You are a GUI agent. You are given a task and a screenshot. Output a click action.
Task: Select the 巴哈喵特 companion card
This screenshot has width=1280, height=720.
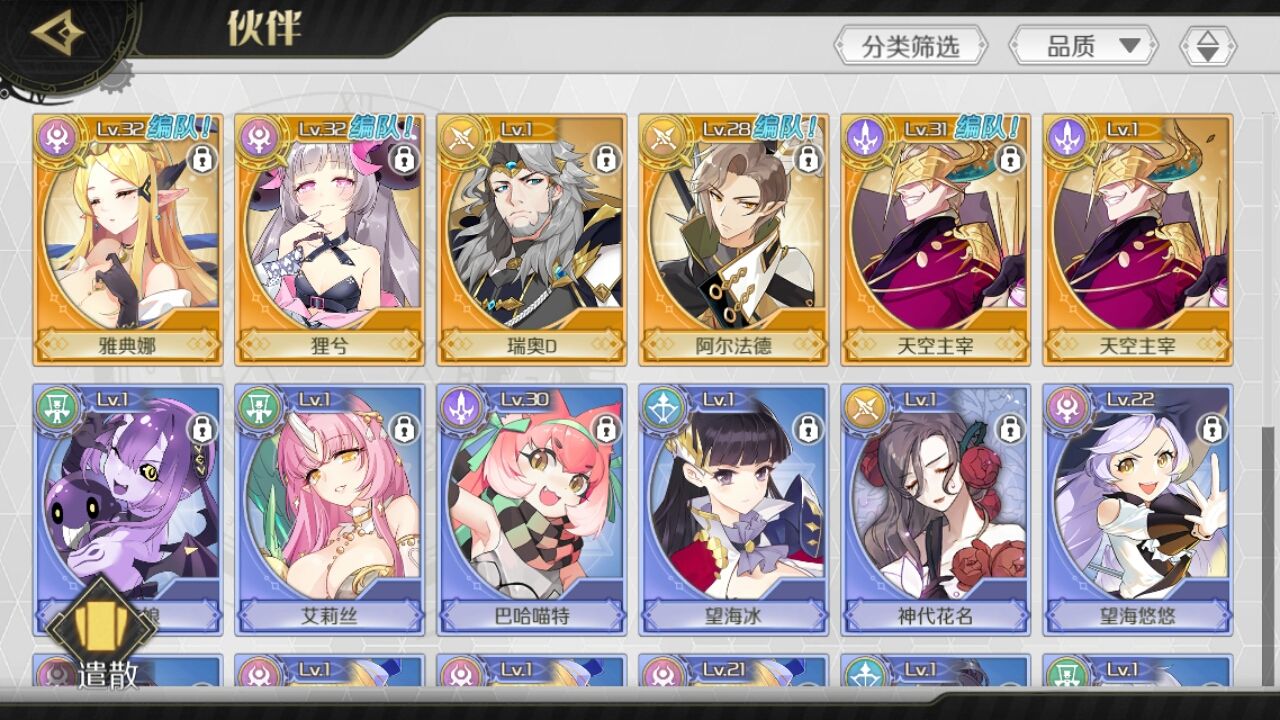point(532,510)
